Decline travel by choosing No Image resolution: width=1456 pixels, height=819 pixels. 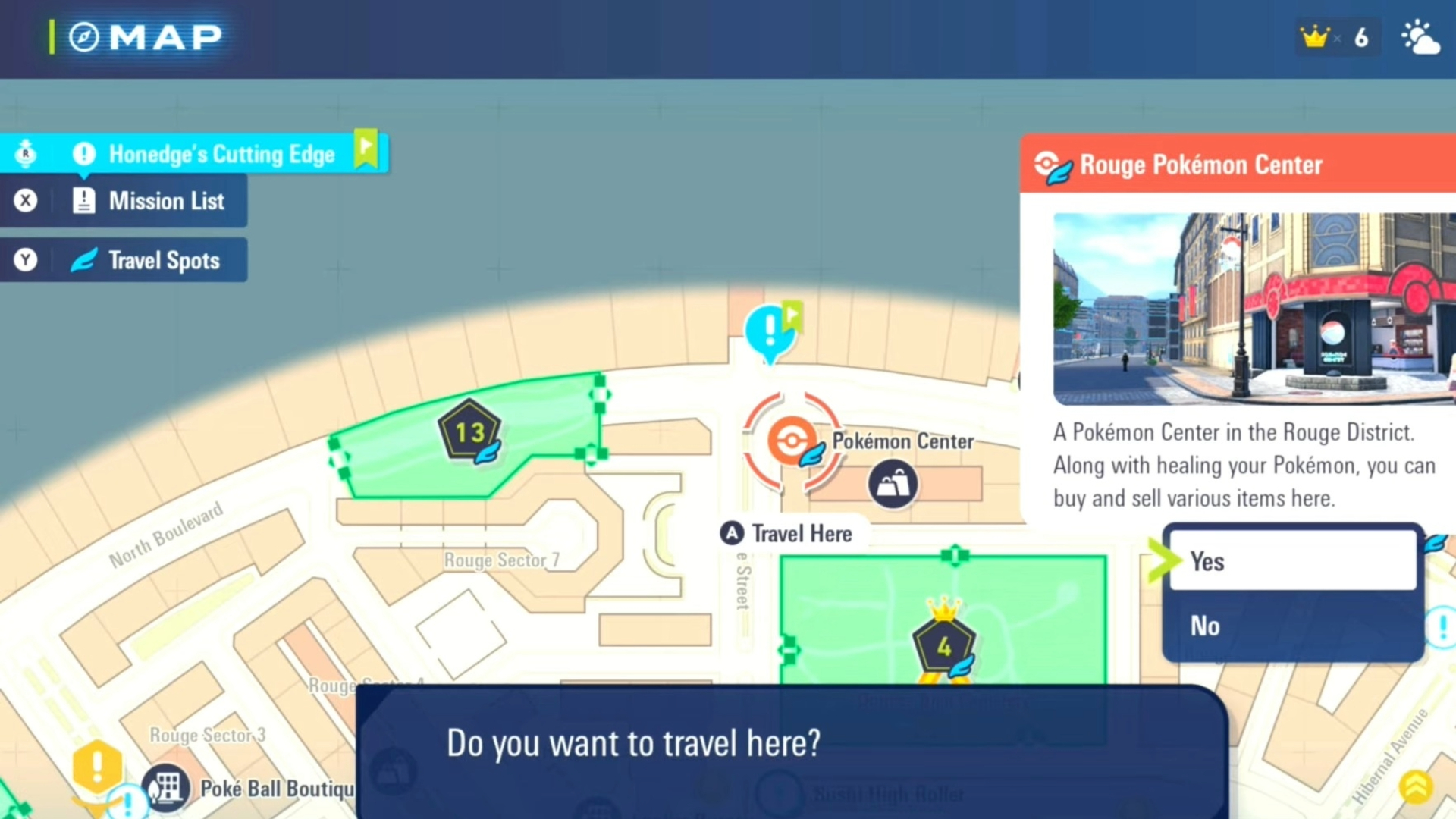(1292, 626)
